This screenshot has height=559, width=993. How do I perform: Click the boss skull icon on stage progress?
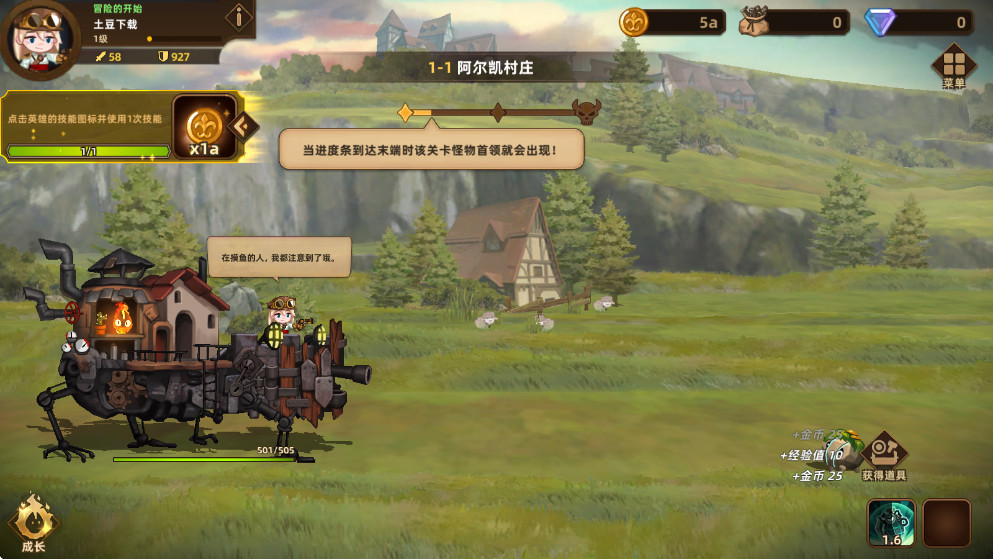click(586, 112)
